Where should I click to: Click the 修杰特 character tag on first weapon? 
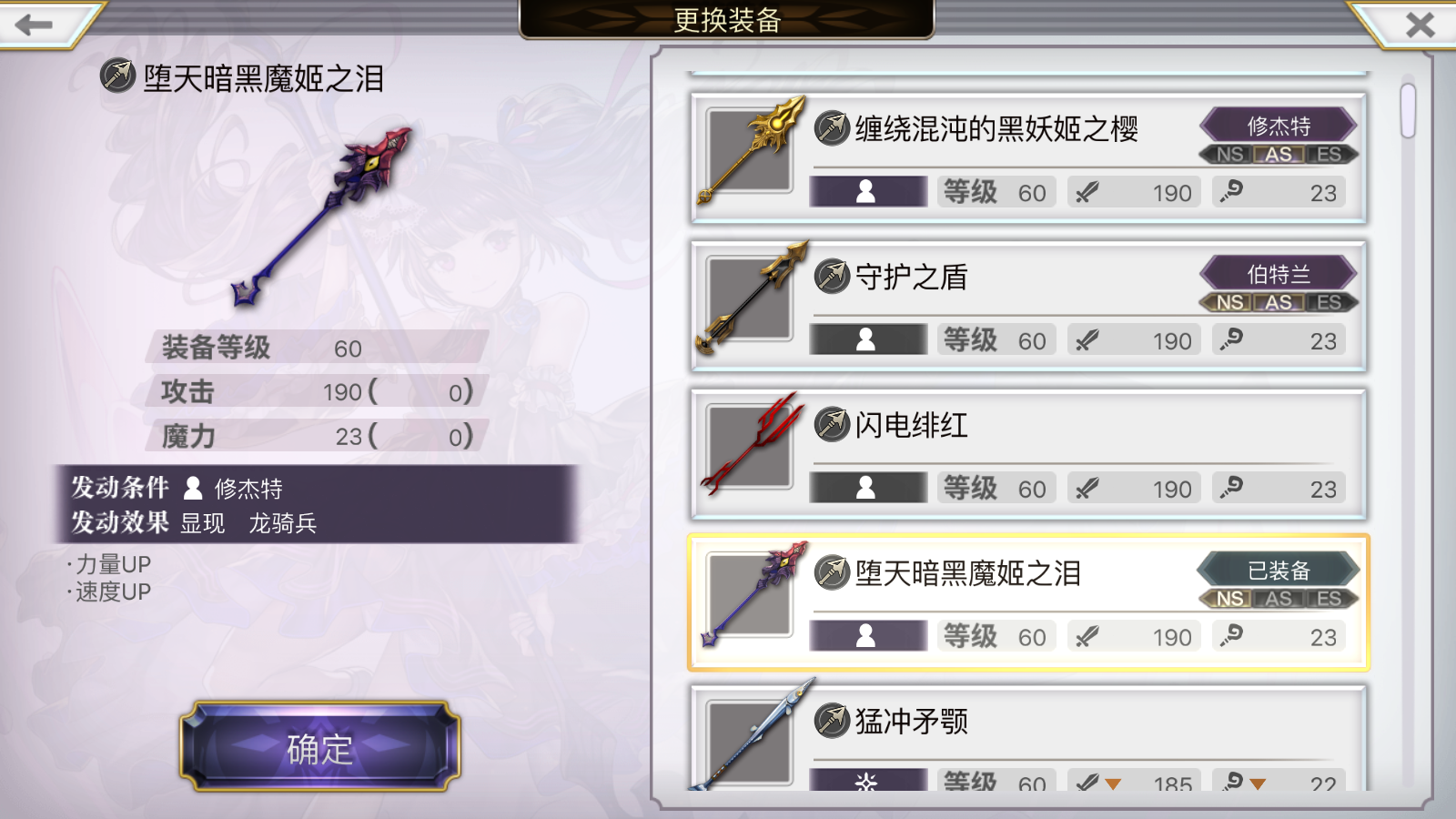click(x=1278, y=125)
